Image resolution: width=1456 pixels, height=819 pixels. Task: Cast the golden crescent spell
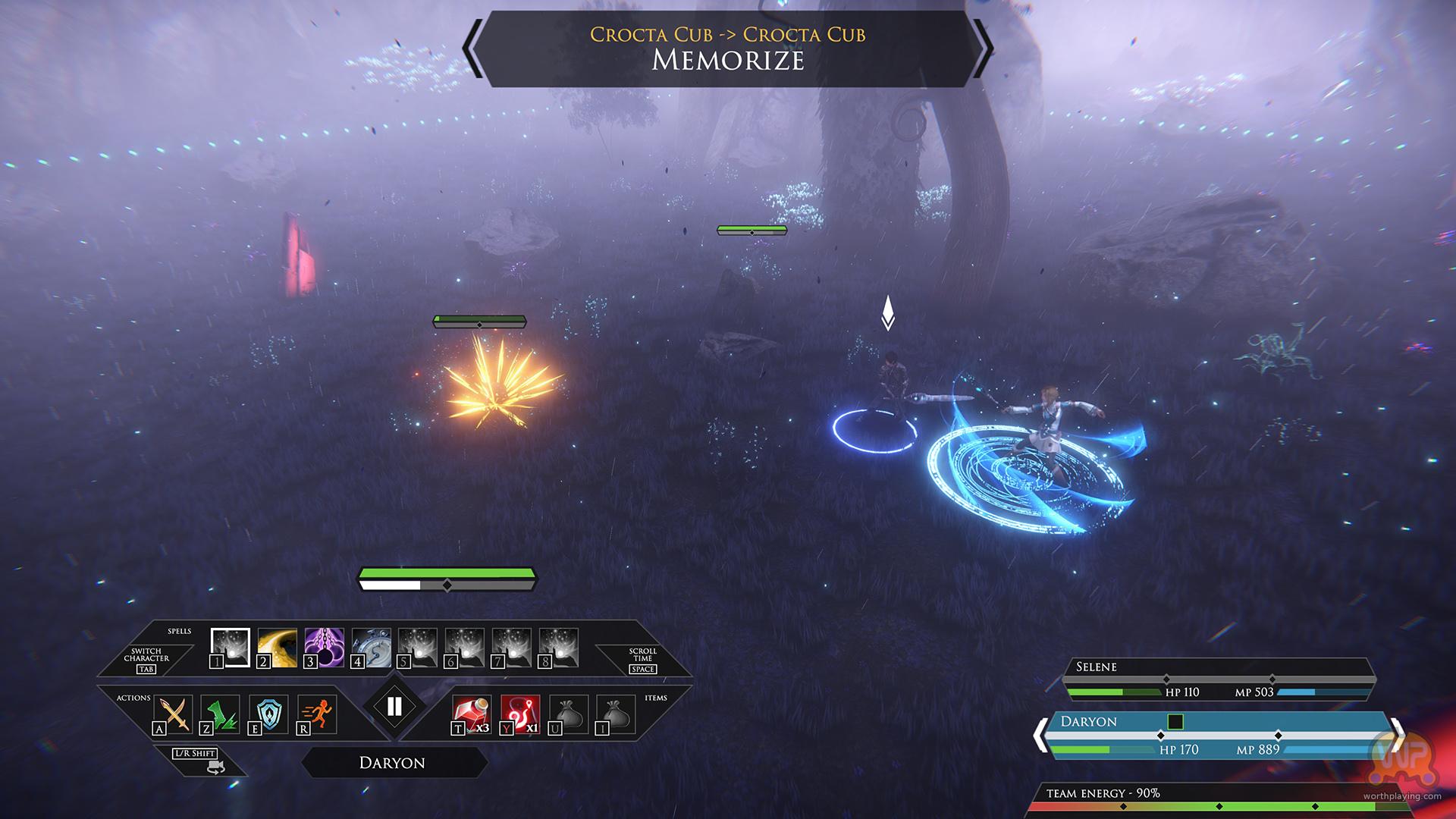tap(277, 648)
